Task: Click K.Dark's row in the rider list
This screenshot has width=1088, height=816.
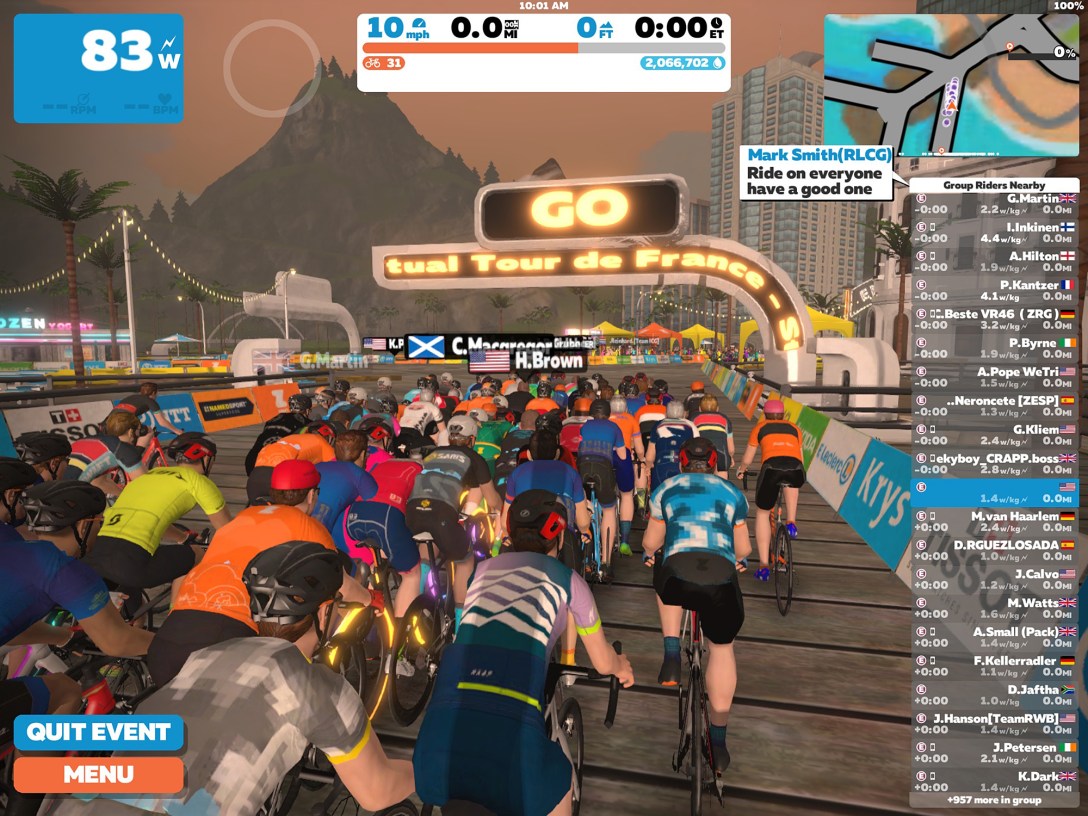Action: [994, 782]
